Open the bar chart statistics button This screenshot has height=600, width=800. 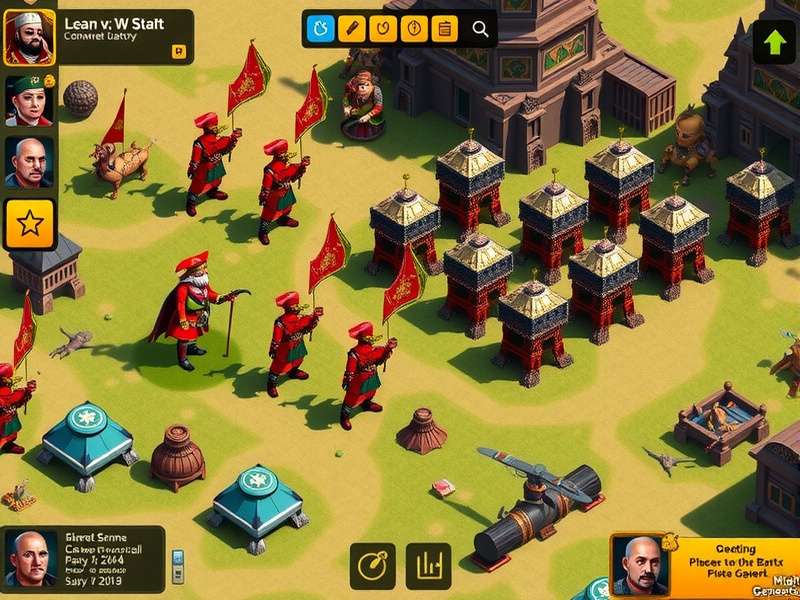[428, 566]
